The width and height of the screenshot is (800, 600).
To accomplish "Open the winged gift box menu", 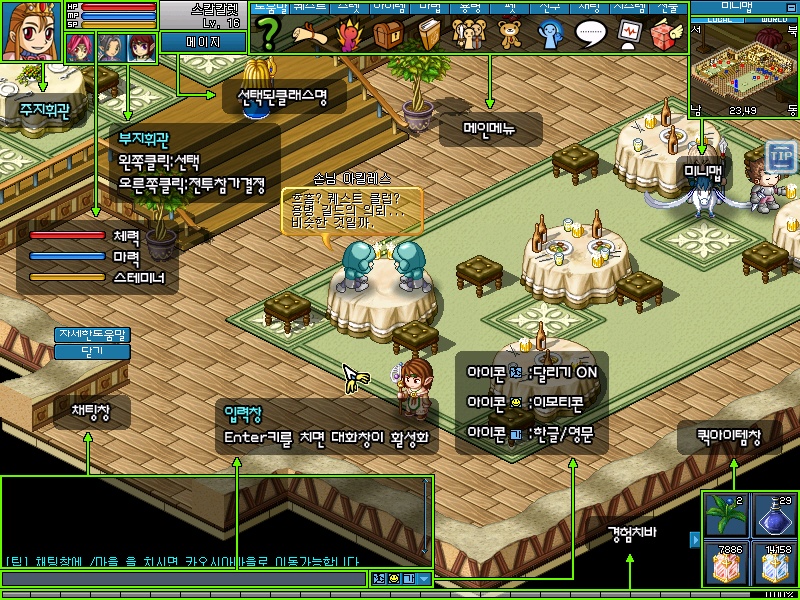I will point(665,35).
